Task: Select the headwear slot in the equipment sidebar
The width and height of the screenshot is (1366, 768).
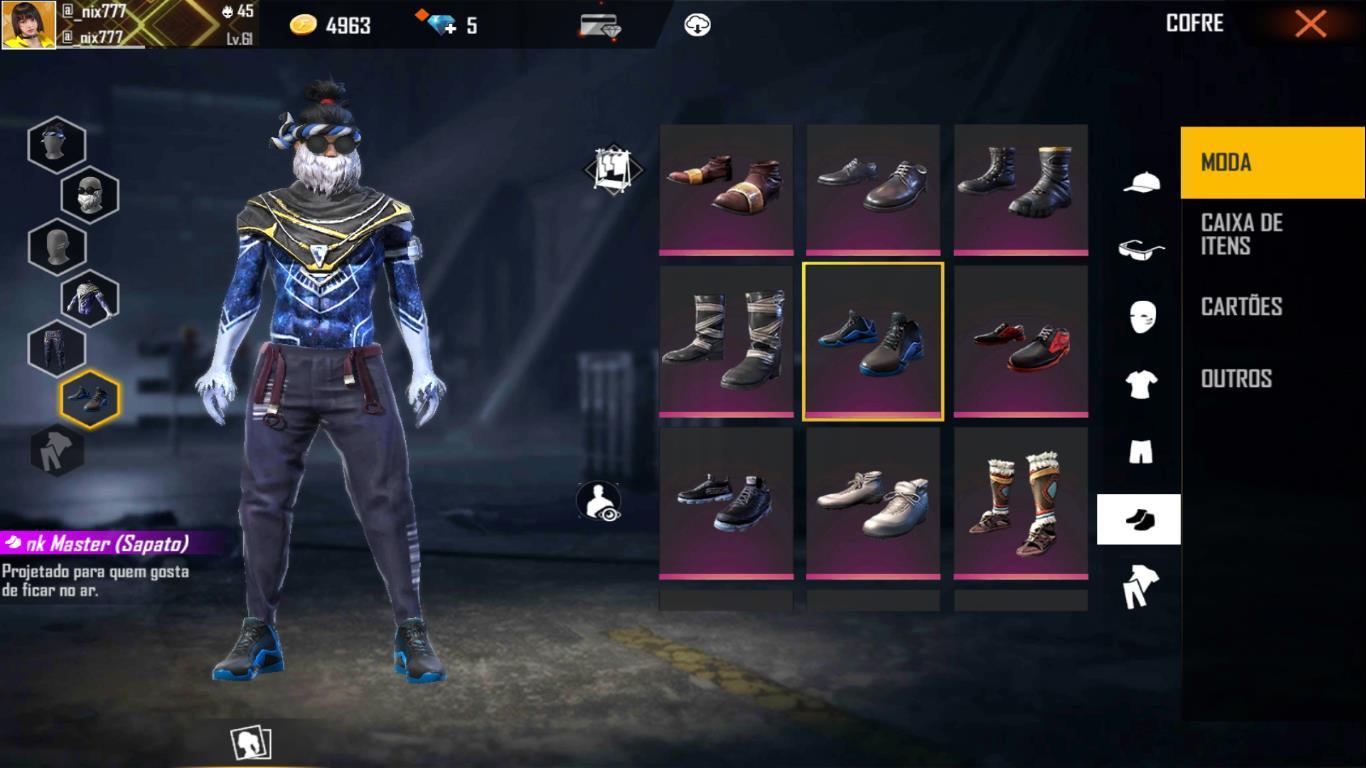Action: 57,144
